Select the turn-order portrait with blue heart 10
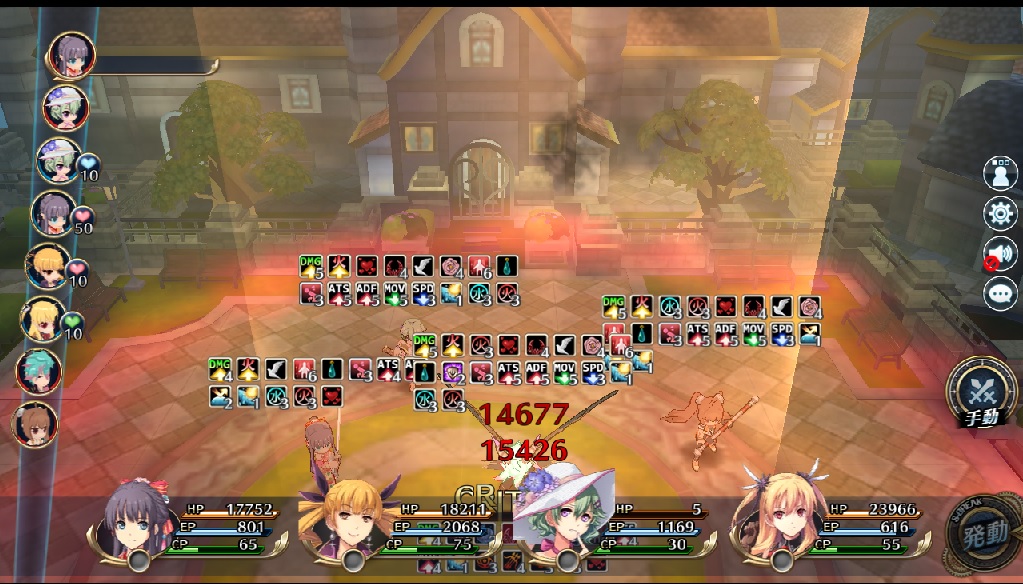This screenshot has height=584, width=1023. pyautogui.click(x=58, y=160)
